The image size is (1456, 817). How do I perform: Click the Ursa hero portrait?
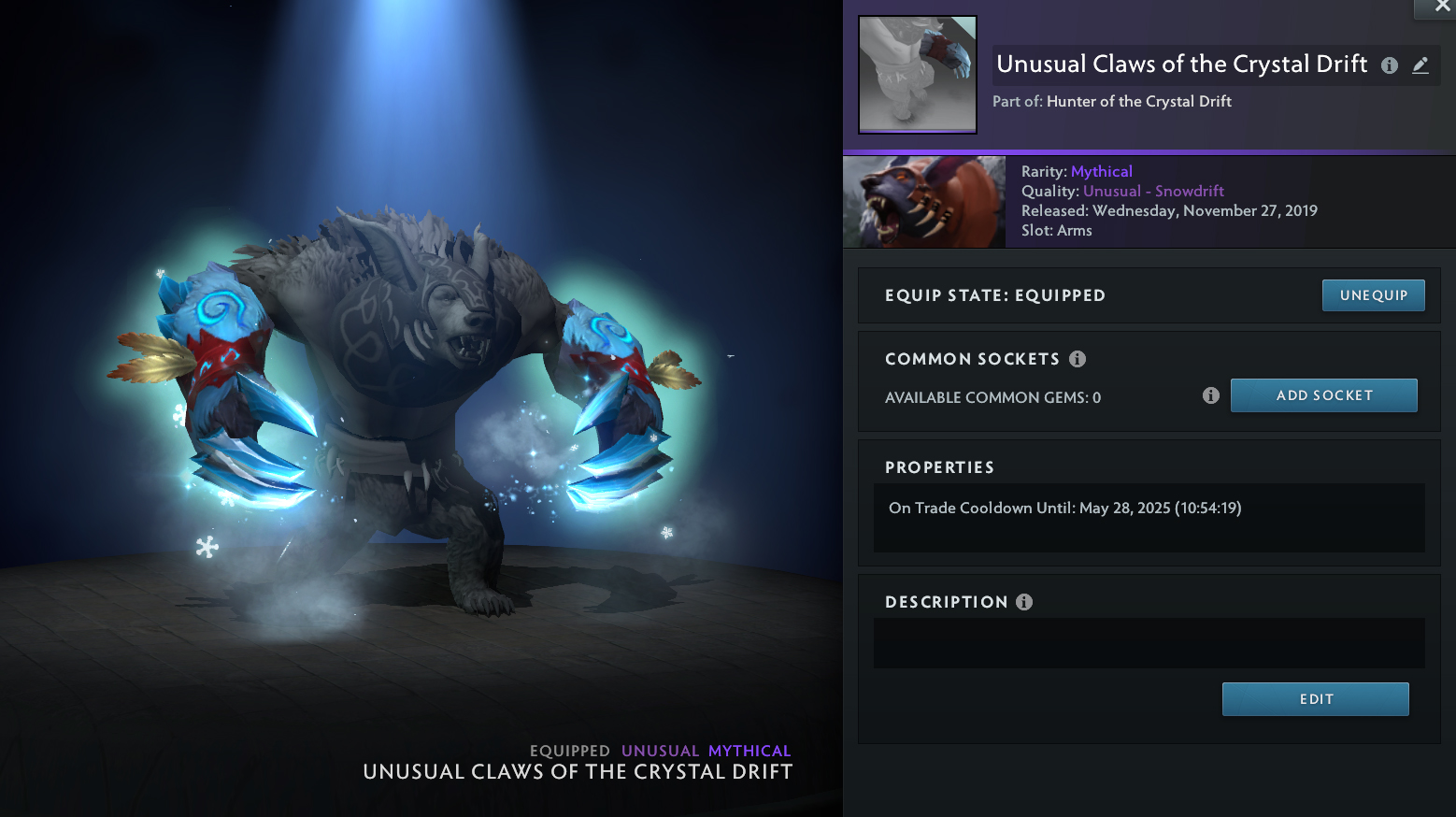924,202
